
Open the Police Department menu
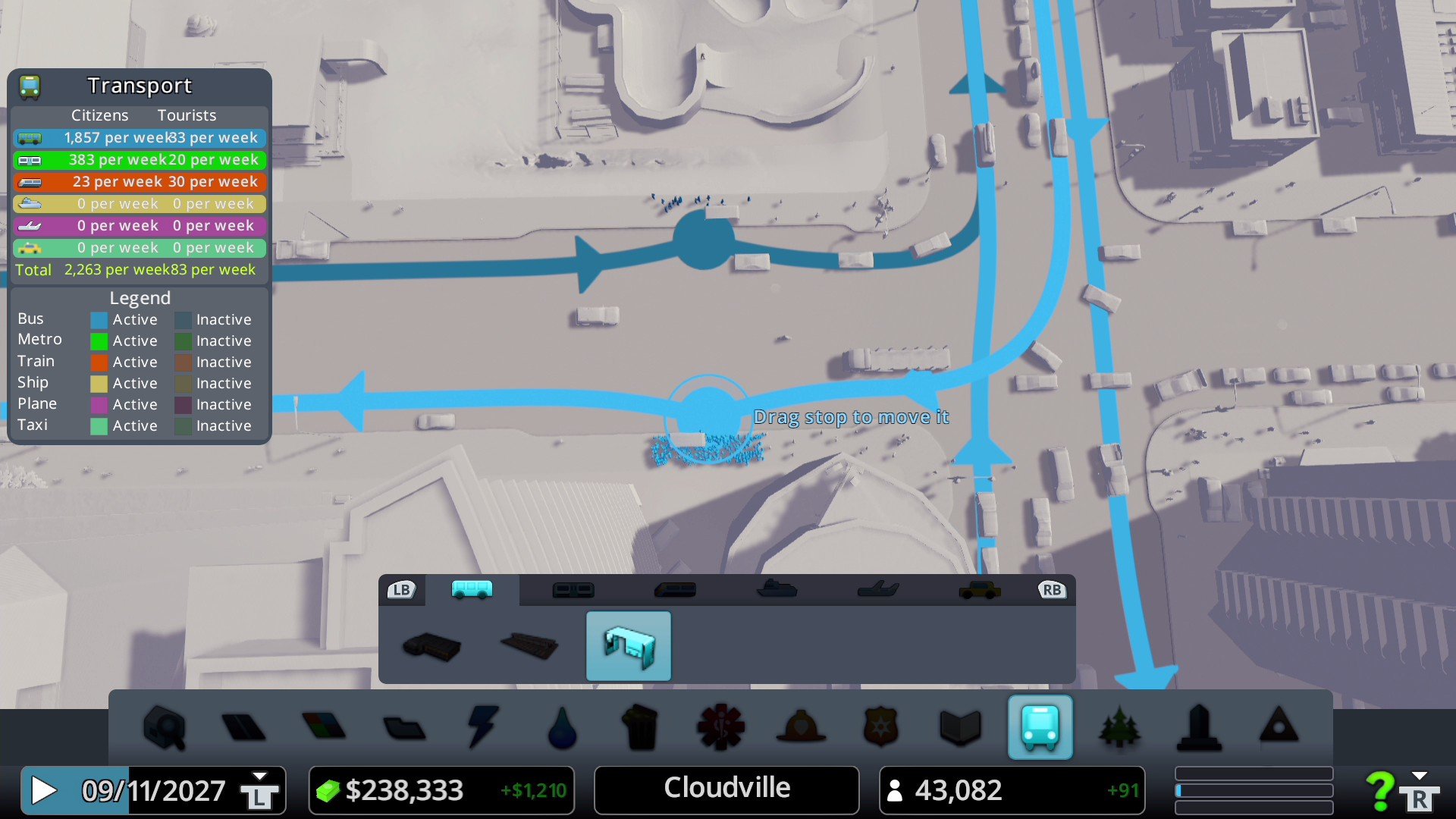881,727
